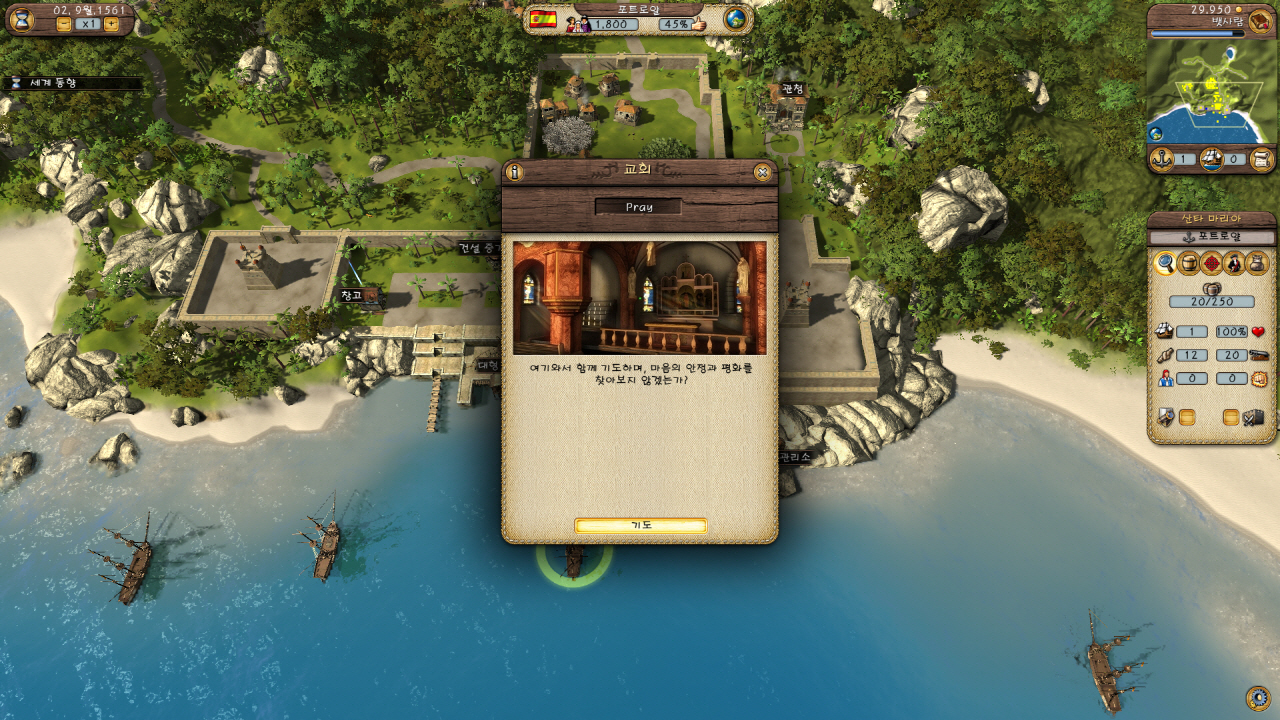The image size is (1280, 720).
Task: Select the Spanish flag icon
Action: coord(543,20)
